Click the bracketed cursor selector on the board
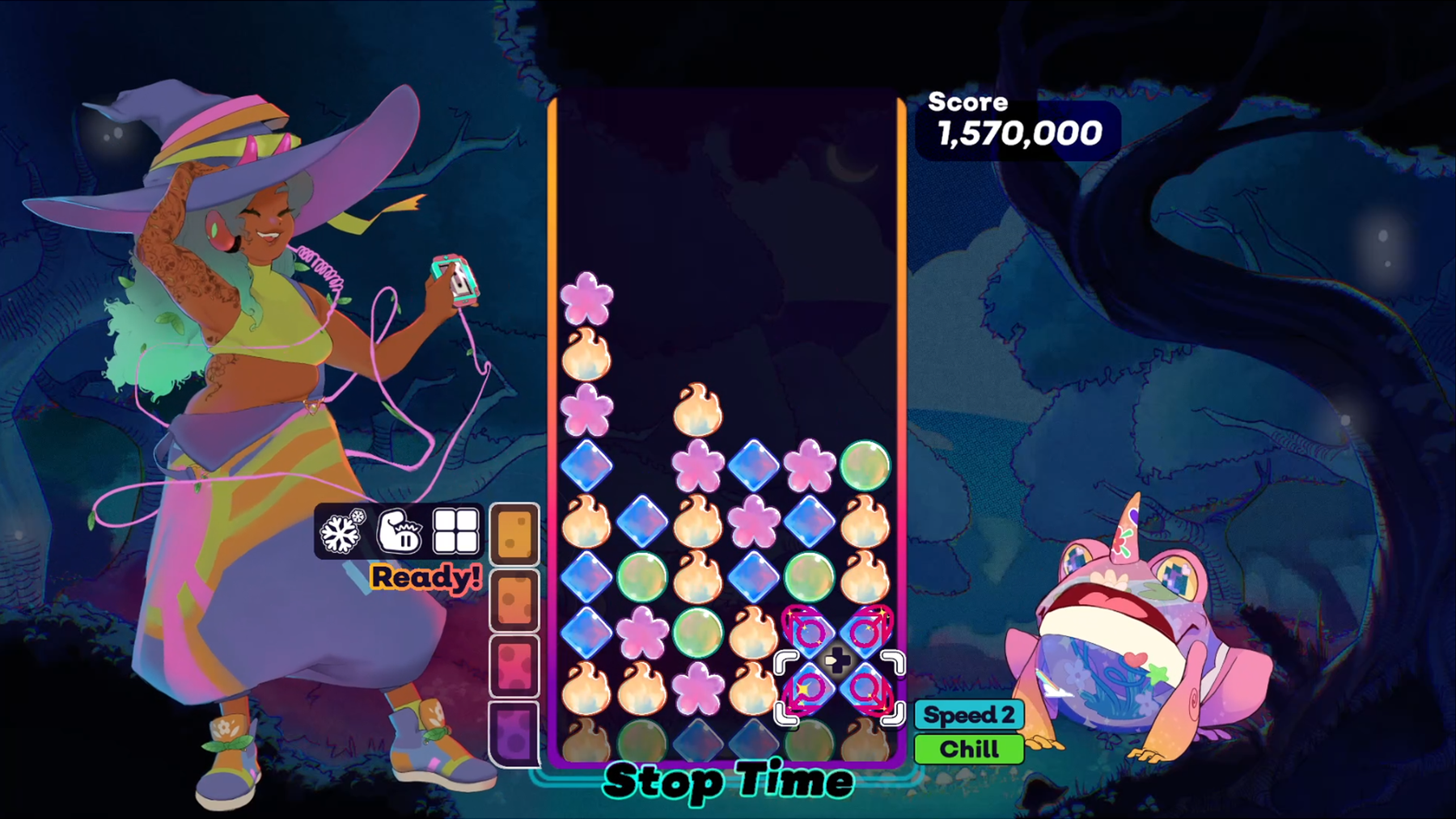Screen dimensions: 1456x819 click(x=838, y=689)
